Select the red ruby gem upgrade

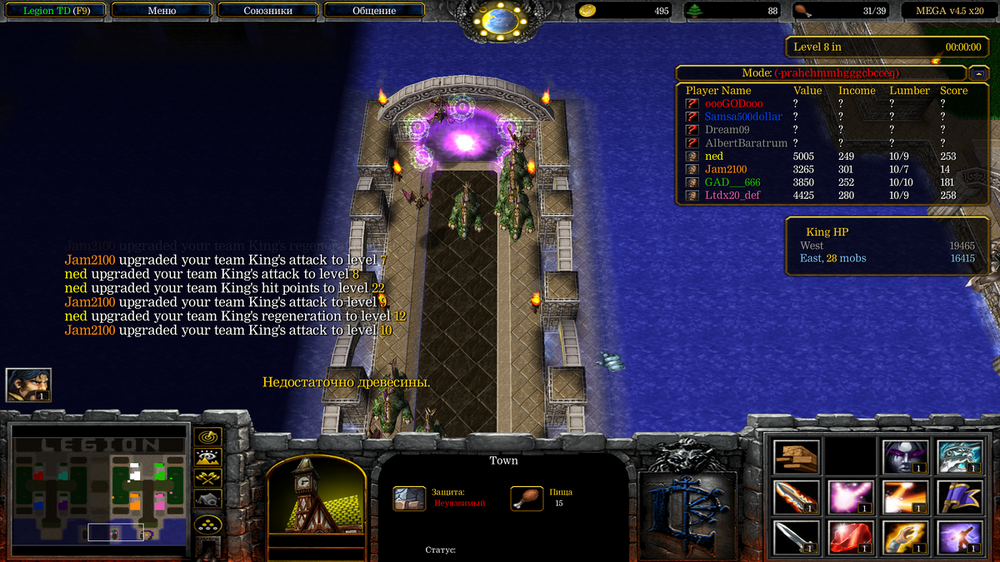click(850, 538)
